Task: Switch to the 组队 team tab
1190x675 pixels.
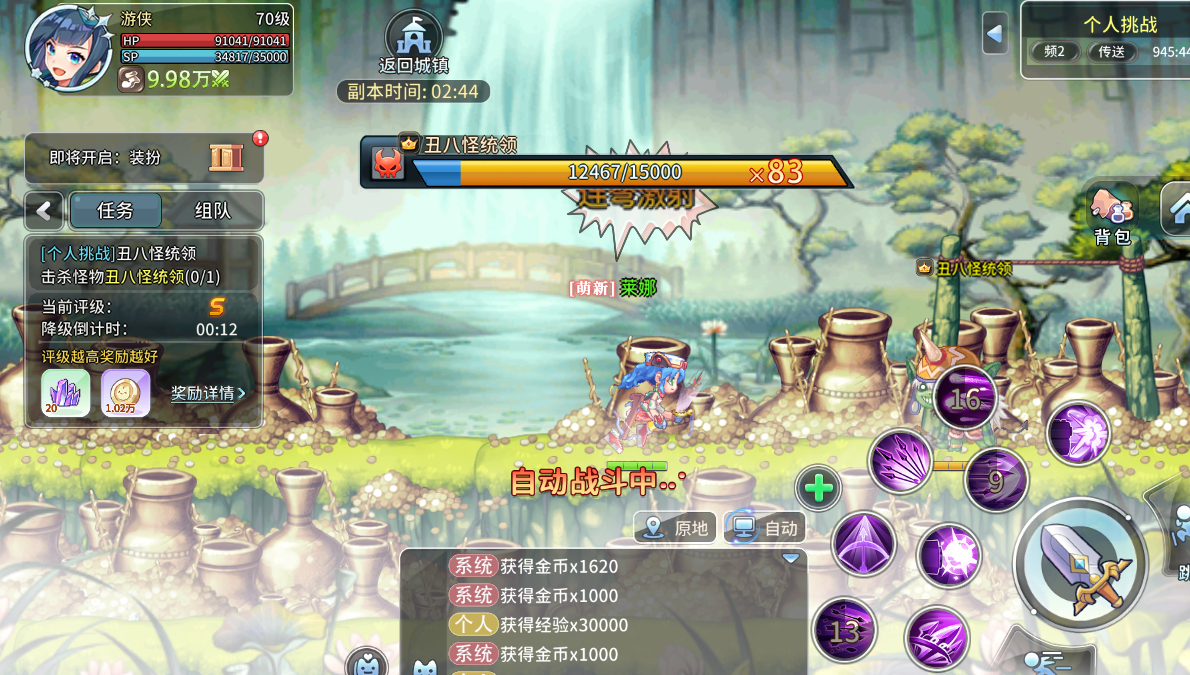Action: point(212,211)
